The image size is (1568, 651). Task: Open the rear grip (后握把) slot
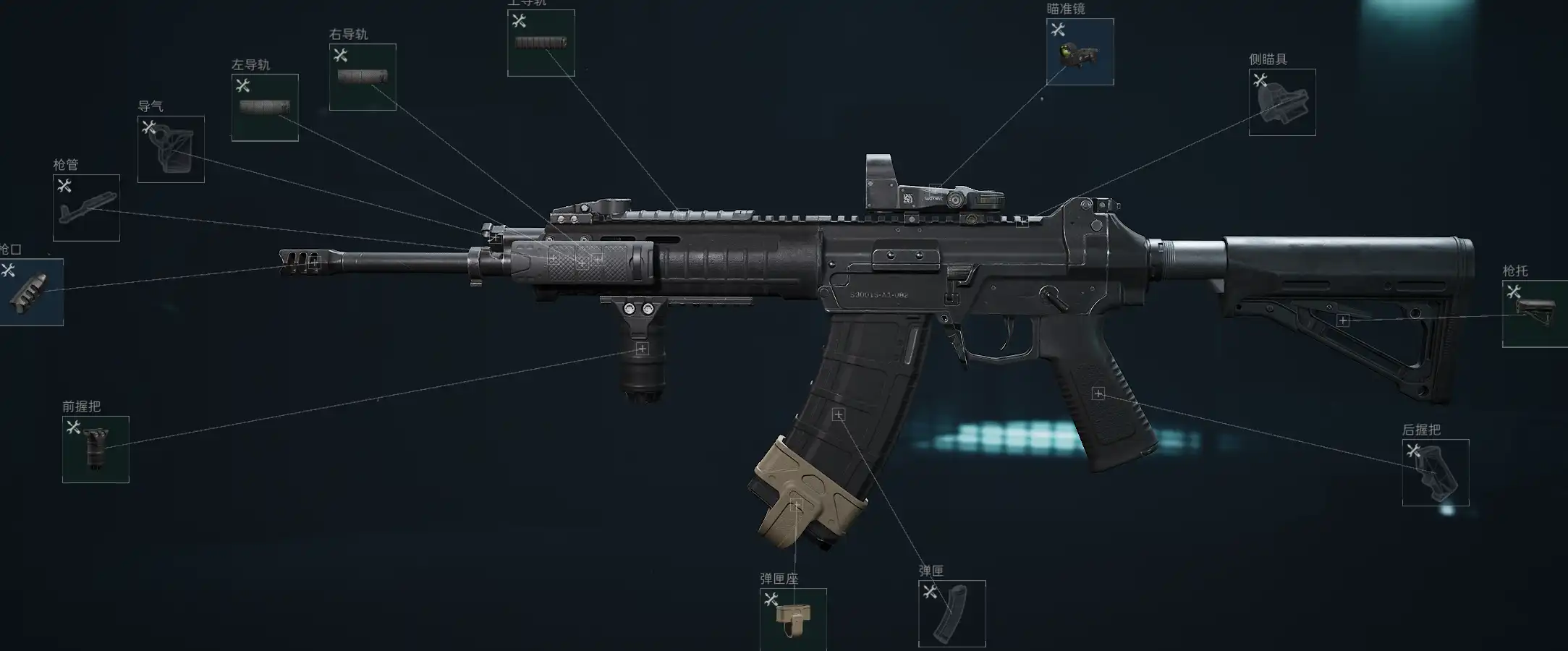[1436, 472]
